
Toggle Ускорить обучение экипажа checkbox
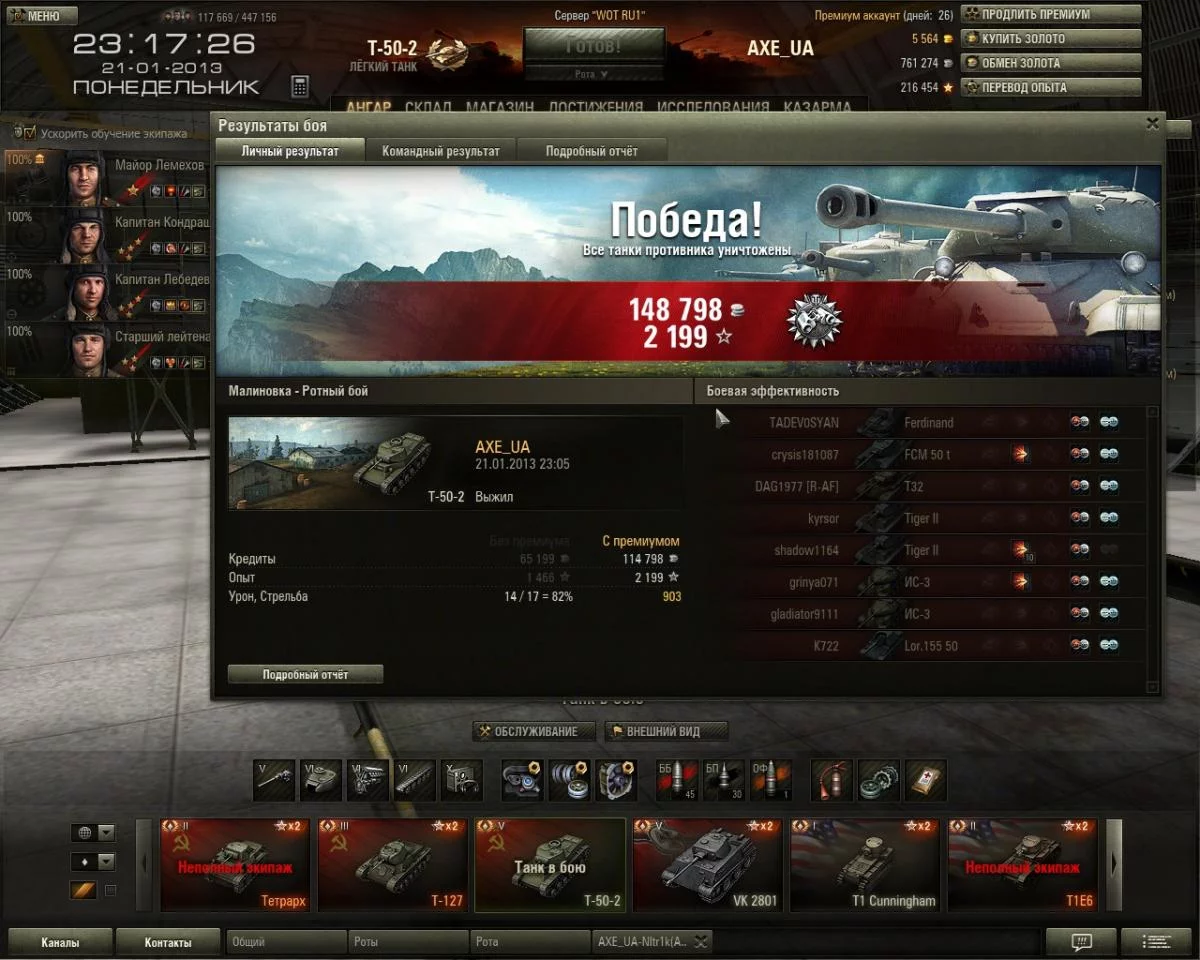[x=30, y=133]
